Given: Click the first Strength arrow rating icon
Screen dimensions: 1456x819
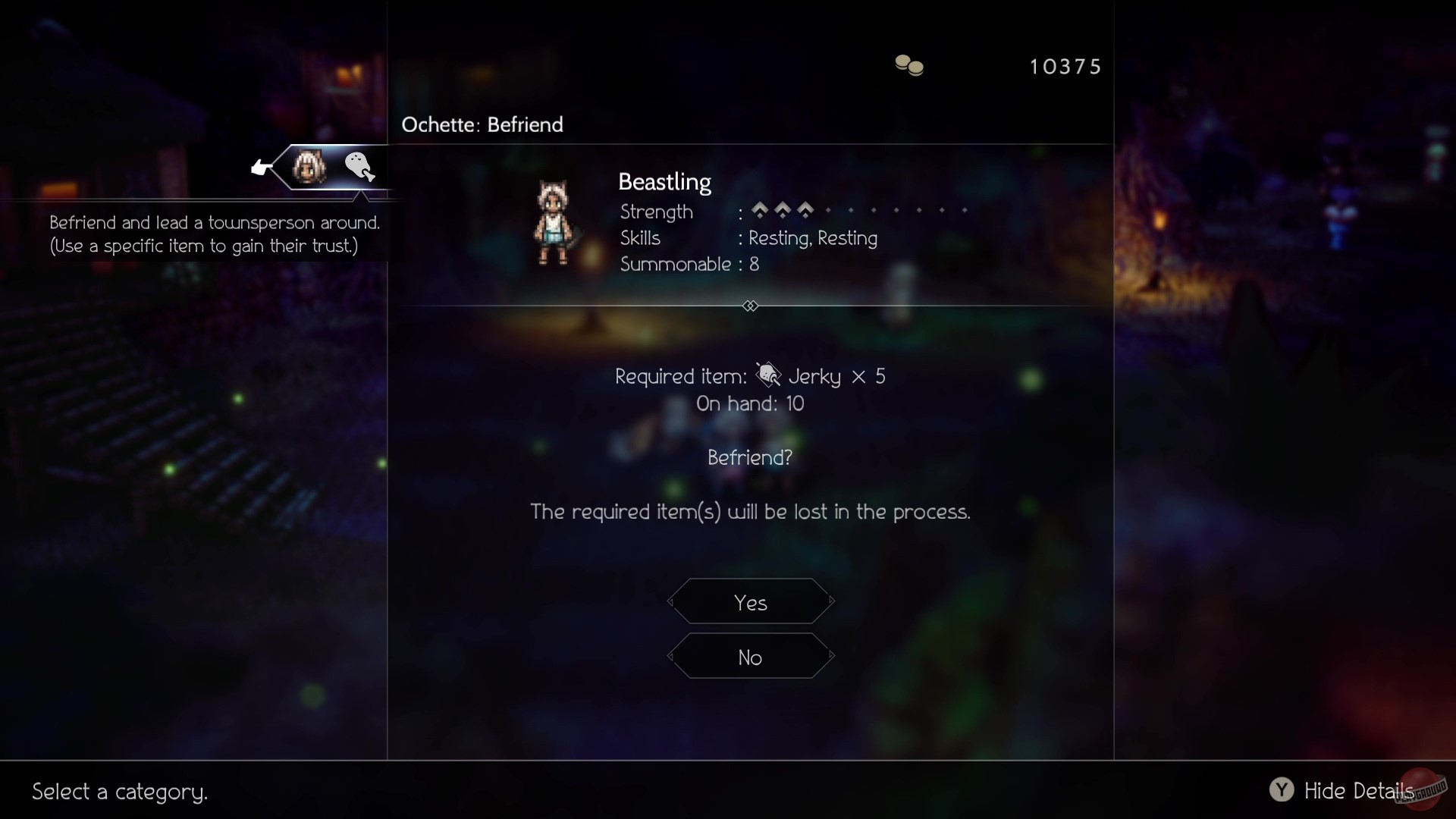Looking at the screenshot, I should (761, 210).
